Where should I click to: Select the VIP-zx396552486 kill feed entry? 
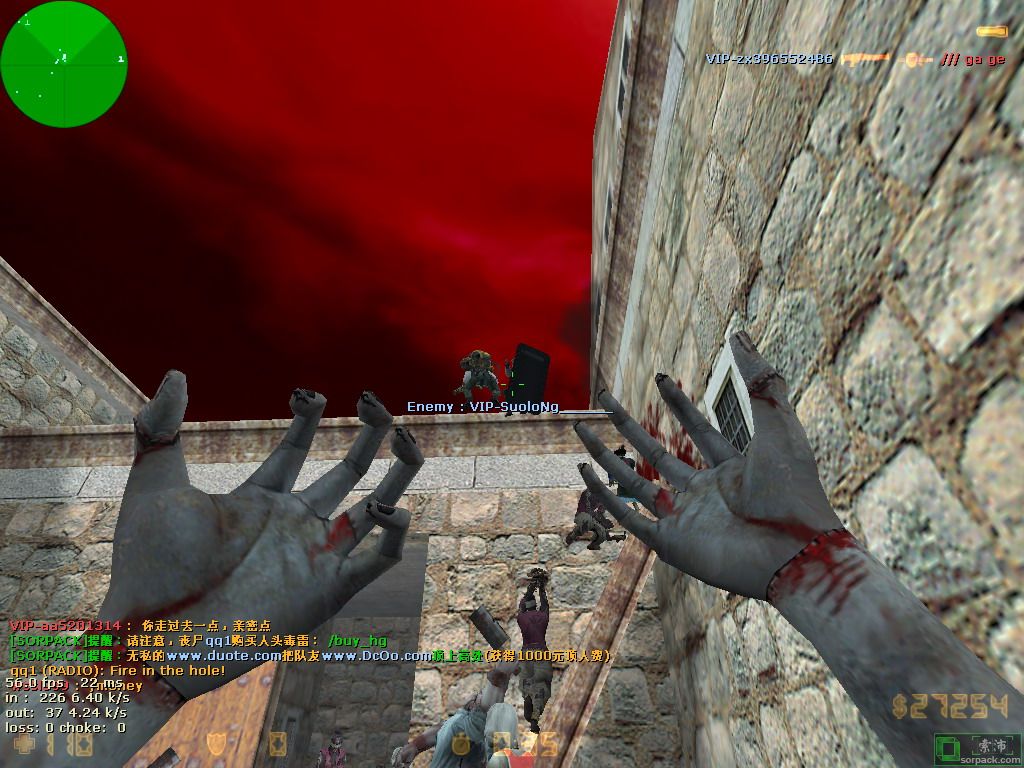point(769,59)
